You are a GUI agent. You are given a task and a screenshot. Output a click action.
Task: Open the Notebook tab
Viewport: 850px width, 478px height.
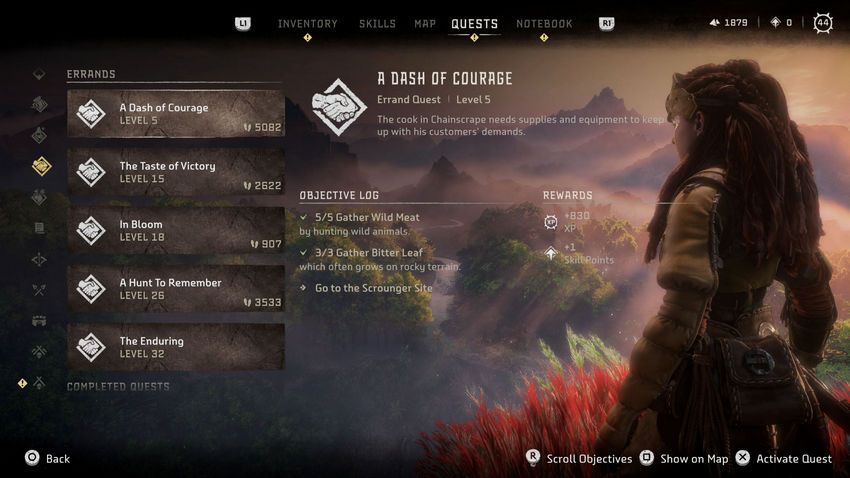click(544, 24)
